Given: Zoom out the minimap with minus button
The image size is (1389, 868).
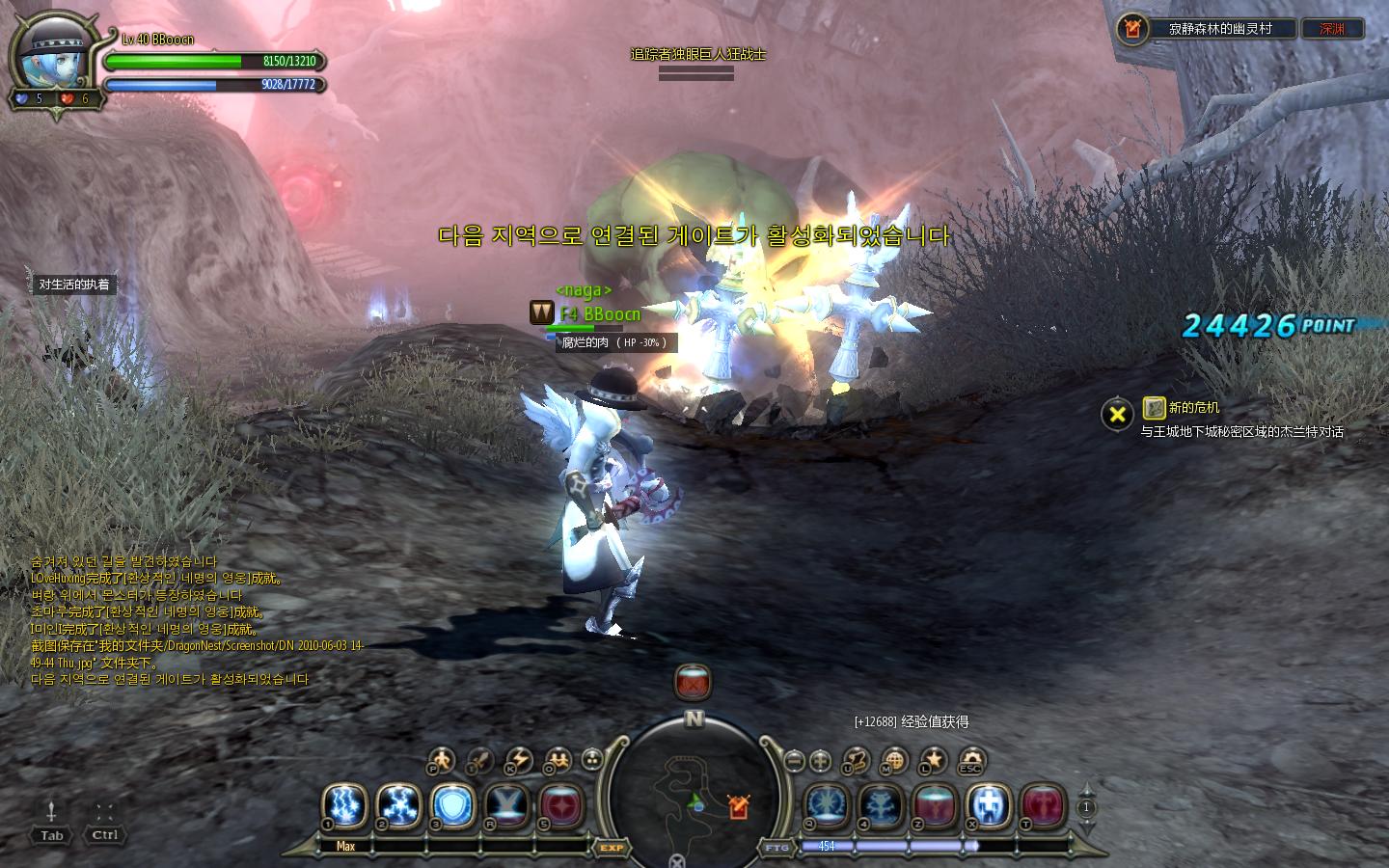Looking at the screenshot, I should coord(794,760).
